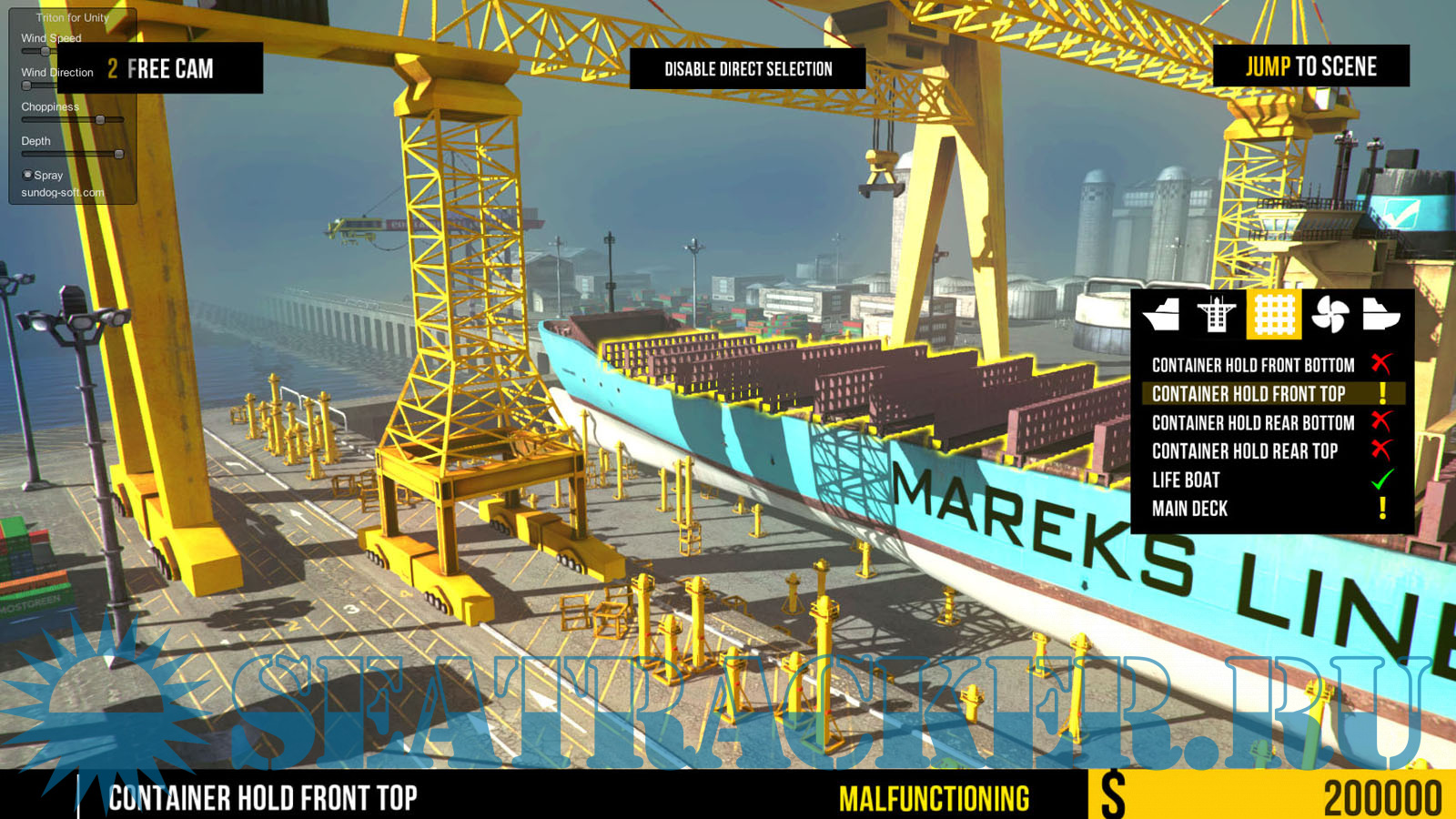Toggle the Spray option
Image resolution: width=1456 pixels, height=819 pixels.
coord(27,175)
